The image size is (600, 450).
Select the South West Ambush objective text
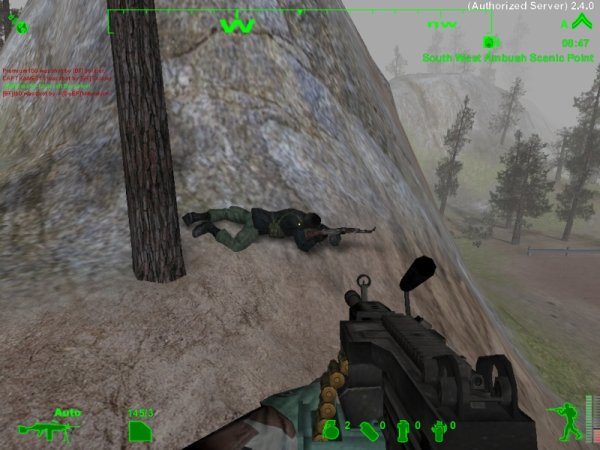pyautogui.click(x=505, y=58)
